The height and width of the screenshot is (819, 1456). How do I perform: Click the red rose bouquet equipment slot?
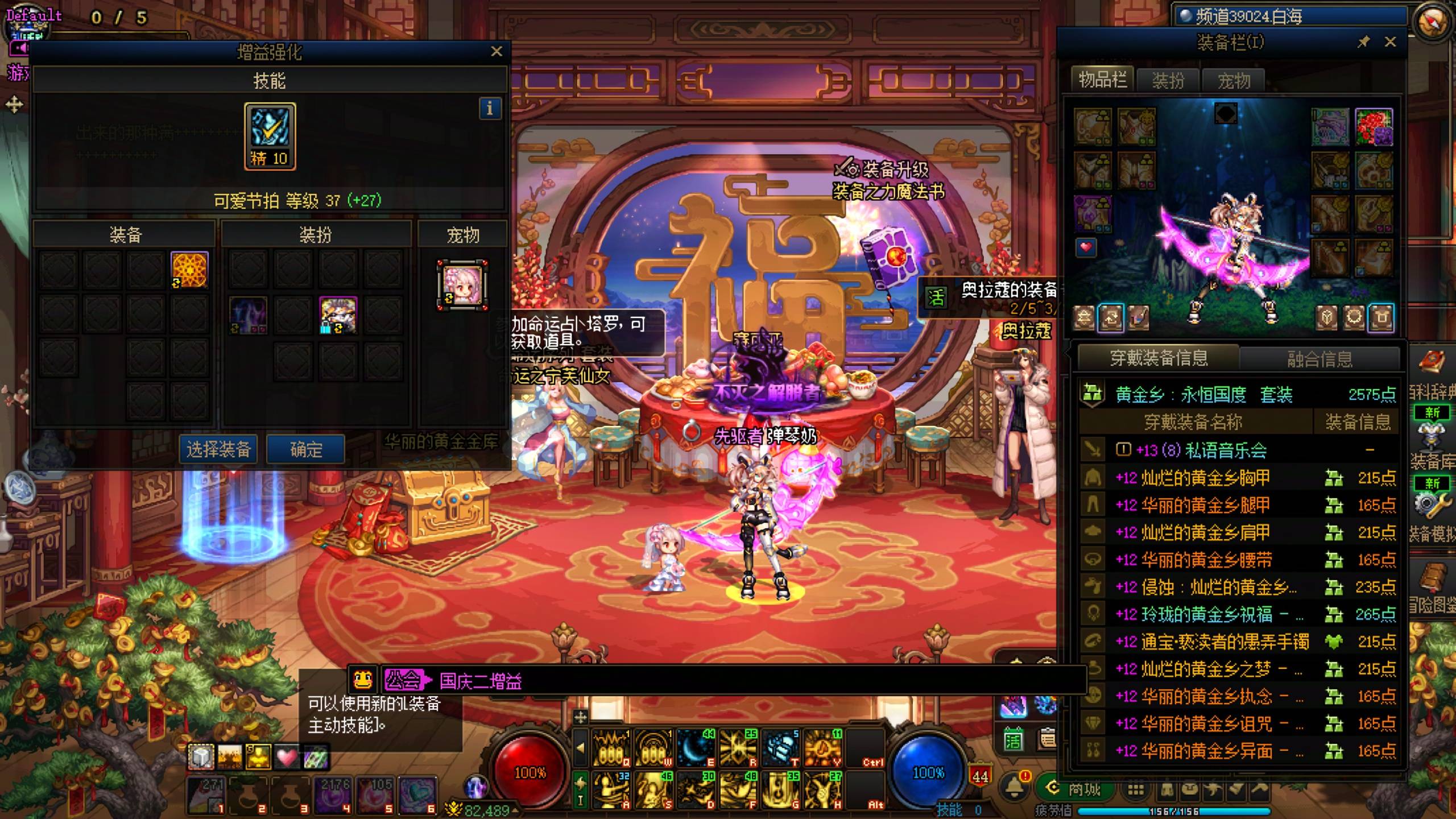pos(1374,127)
